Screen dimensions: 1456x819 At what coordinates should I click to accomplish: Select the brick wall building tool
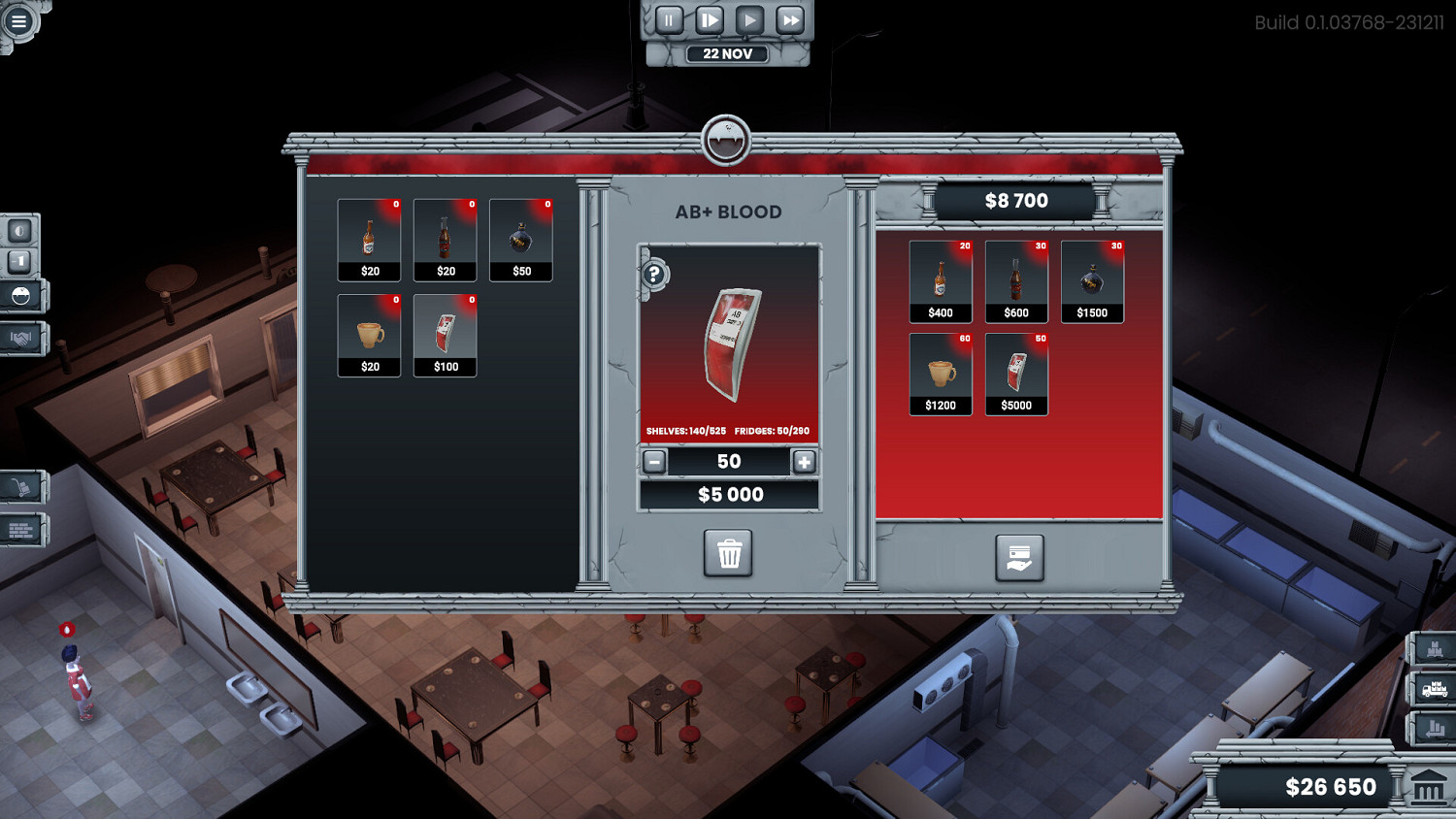[21, 531]
